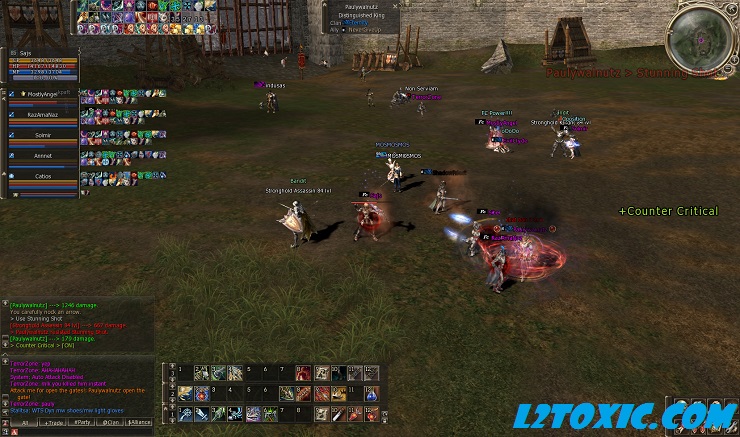
Task: Open the +Trade chat tab
Action: coord(53,423)
